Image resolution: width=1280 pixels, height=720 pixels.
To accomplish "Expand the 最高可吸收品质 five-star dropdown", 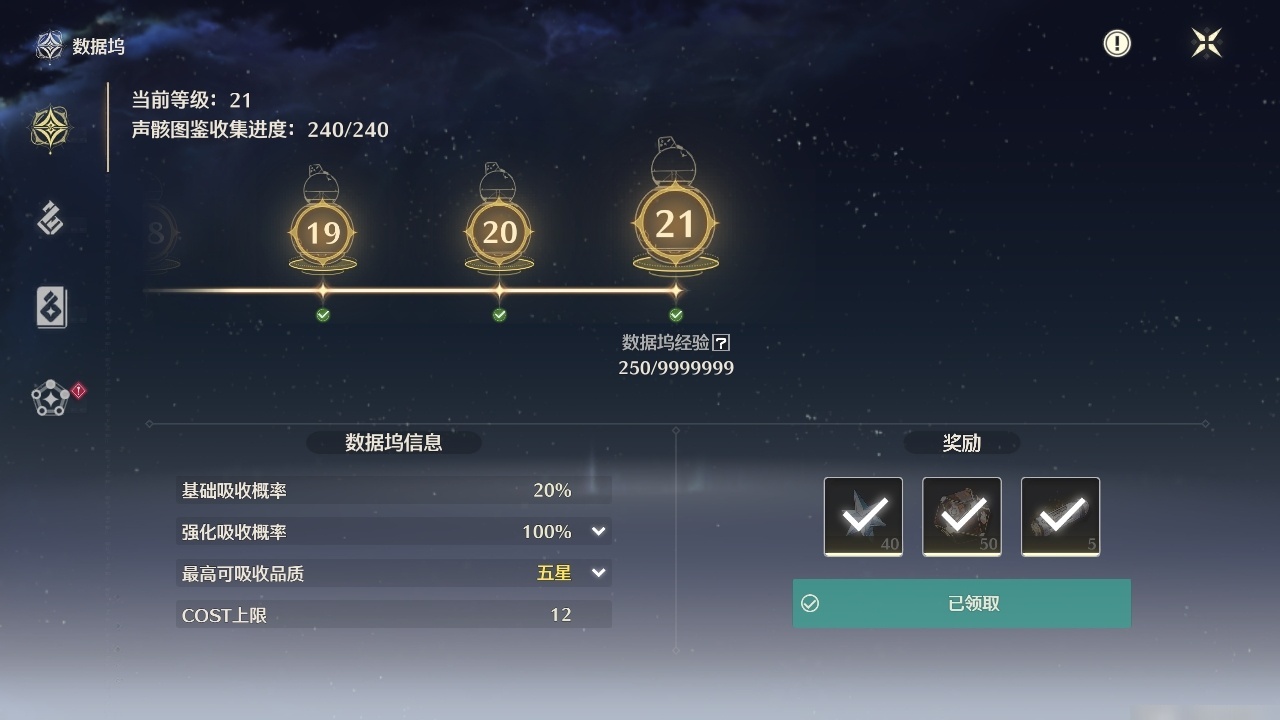I will point(599,573).
